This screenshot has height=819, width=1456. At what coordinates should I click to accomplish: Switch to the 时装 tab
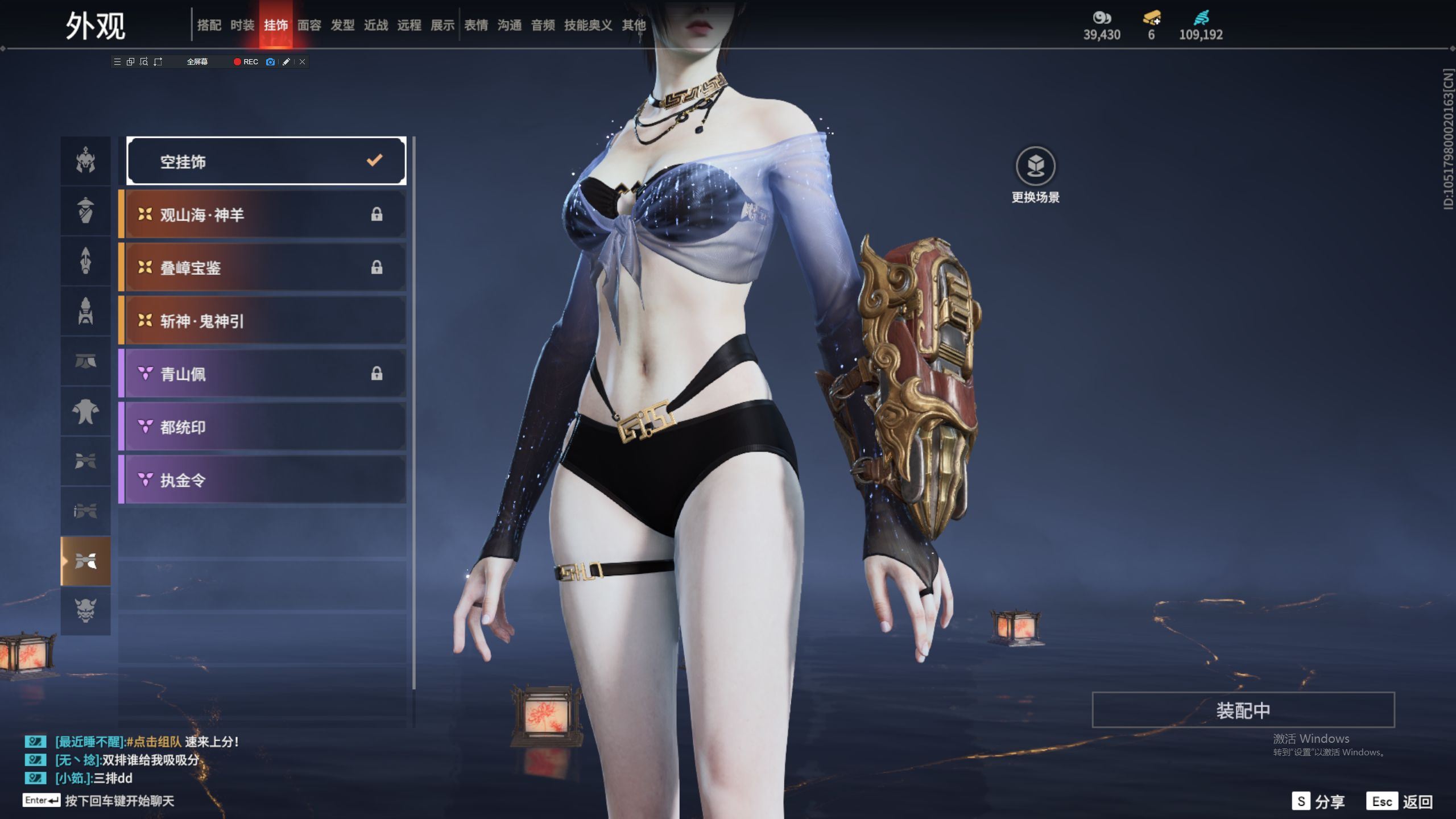[x=242, y=25]
